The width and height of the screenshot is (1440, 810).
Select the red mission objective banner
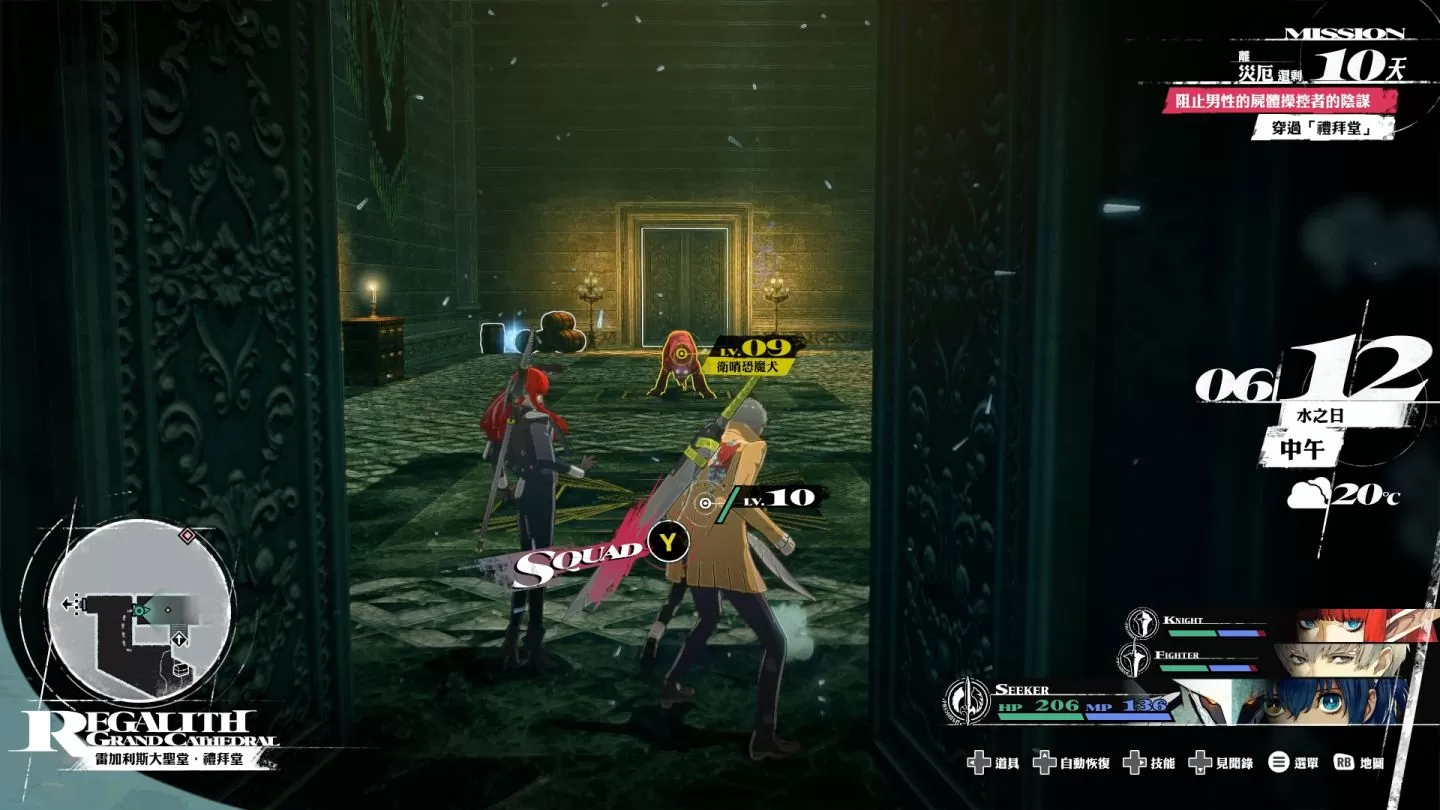point(1278,101)
